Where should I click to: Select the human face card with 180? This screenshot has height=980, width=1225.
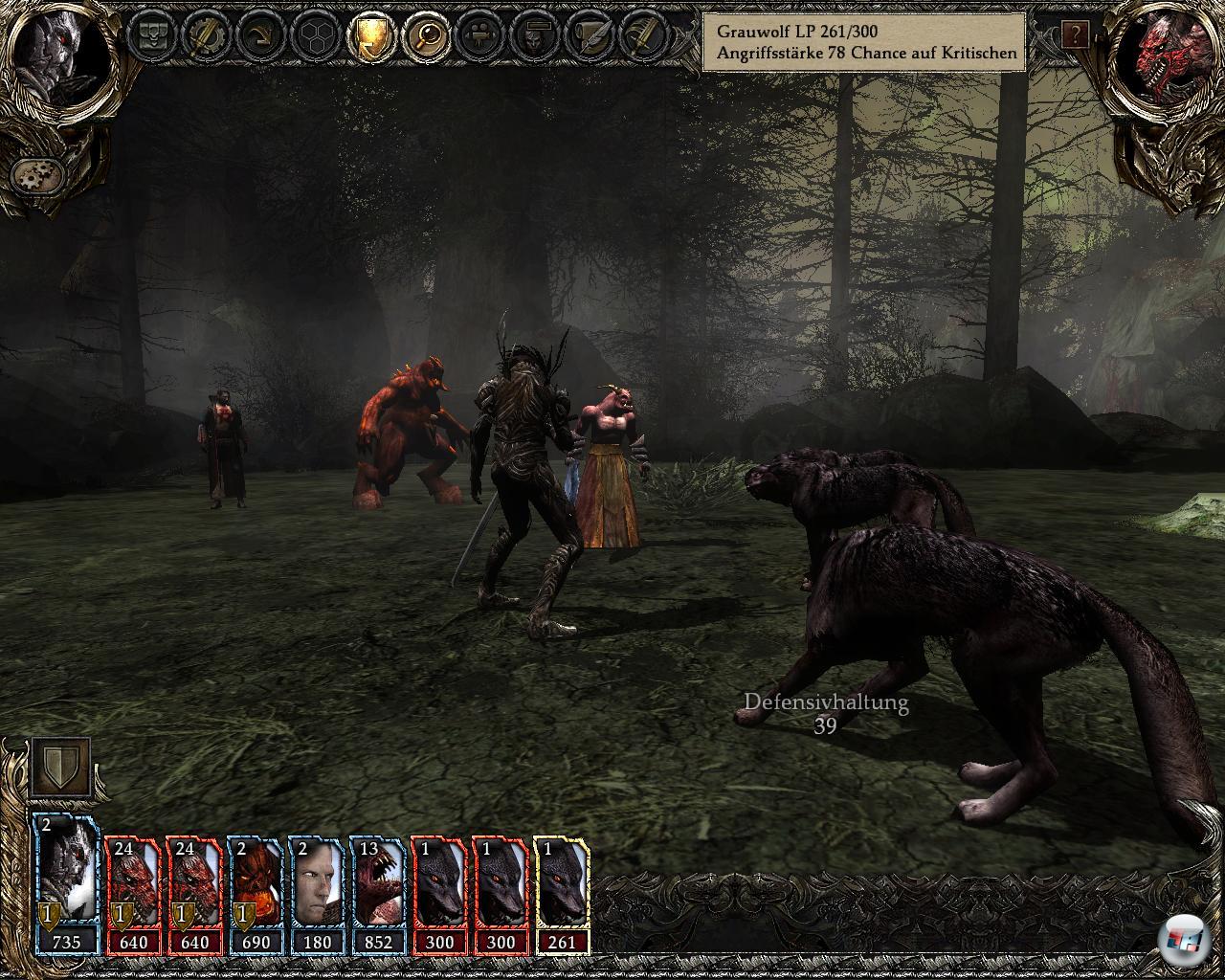(317, 884)
